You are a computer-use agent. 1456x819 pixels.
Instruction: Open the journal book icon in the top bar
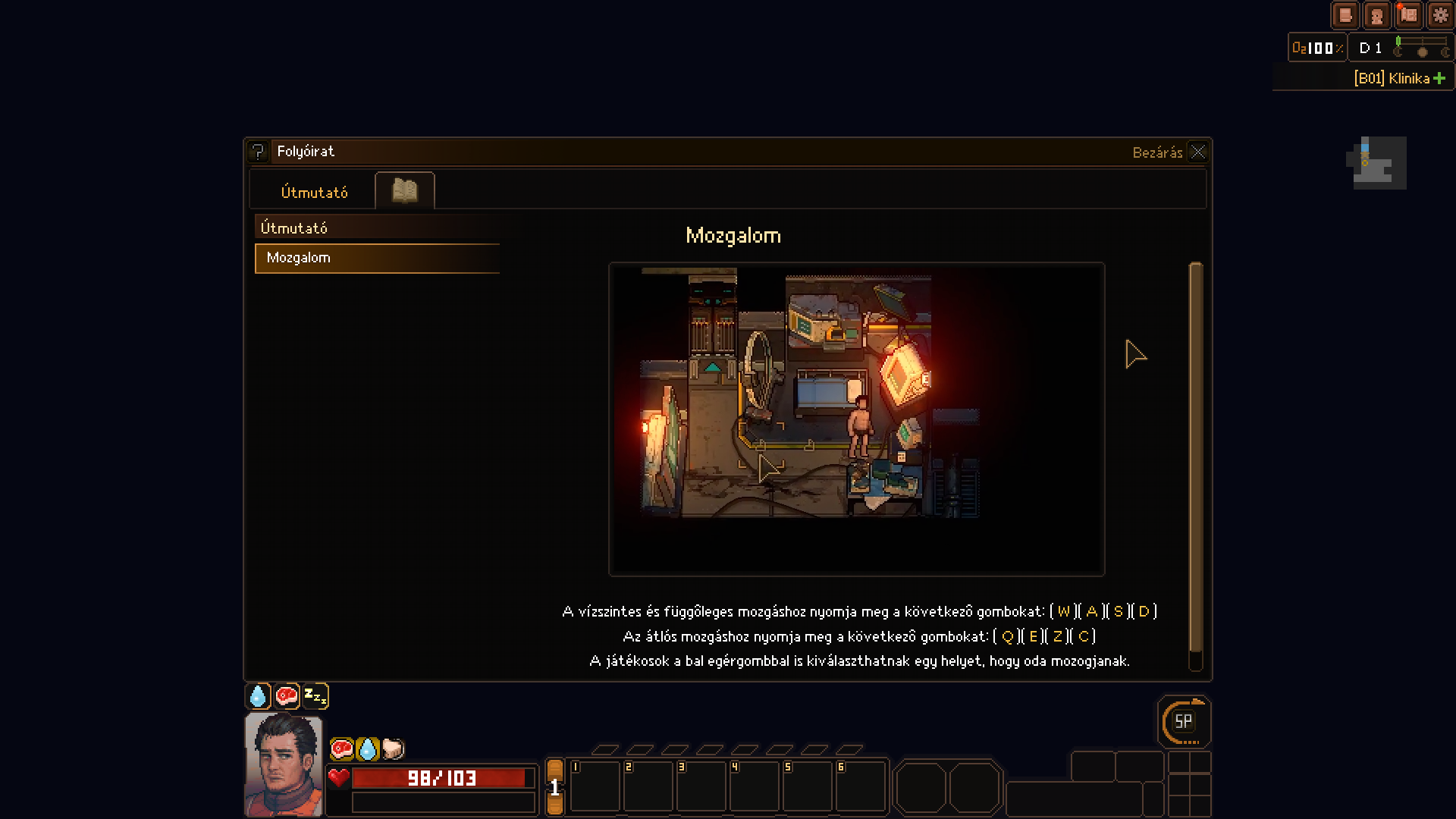[1345, 15]
